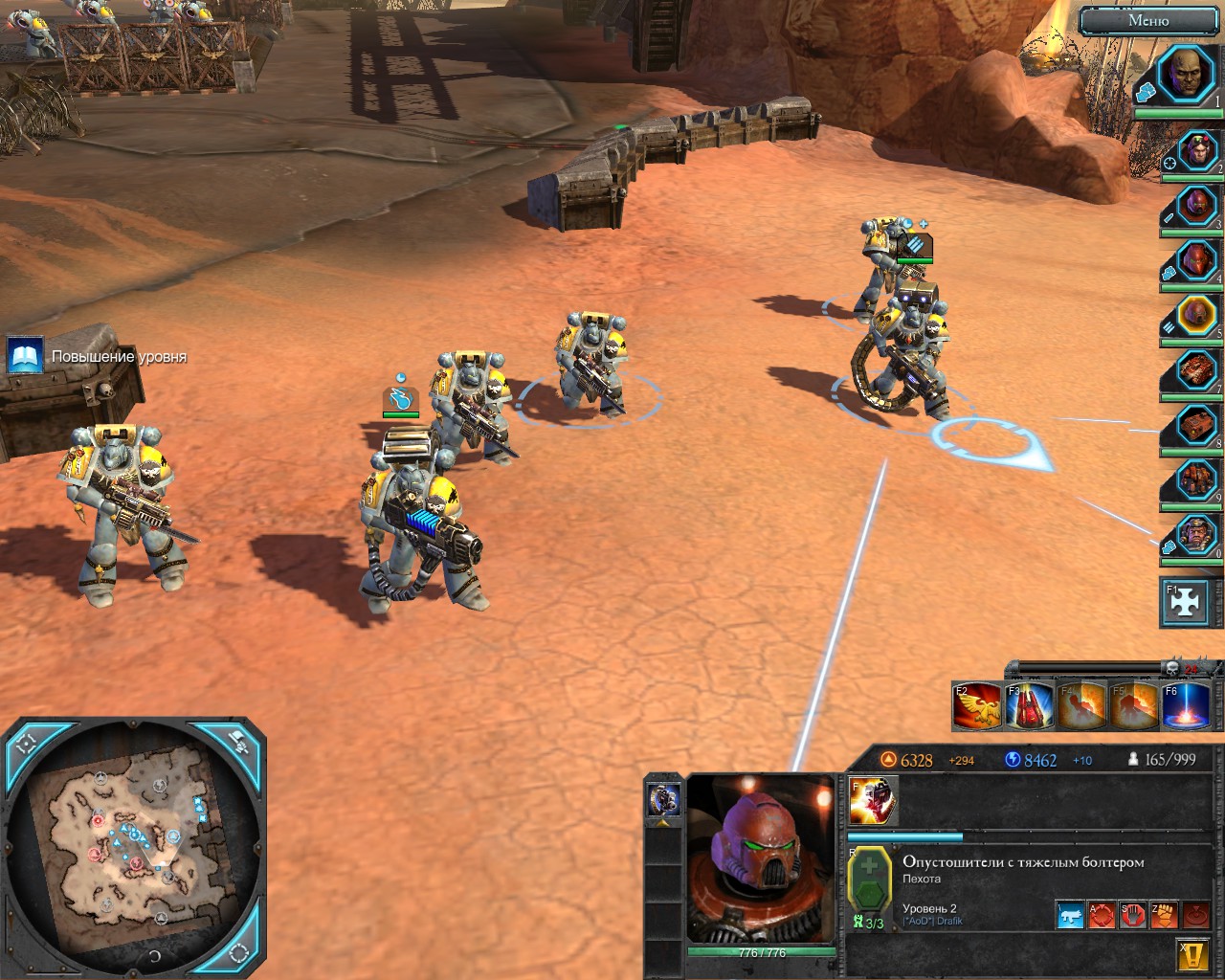
Task: Click the red stop hand command
Action: 1131,915
